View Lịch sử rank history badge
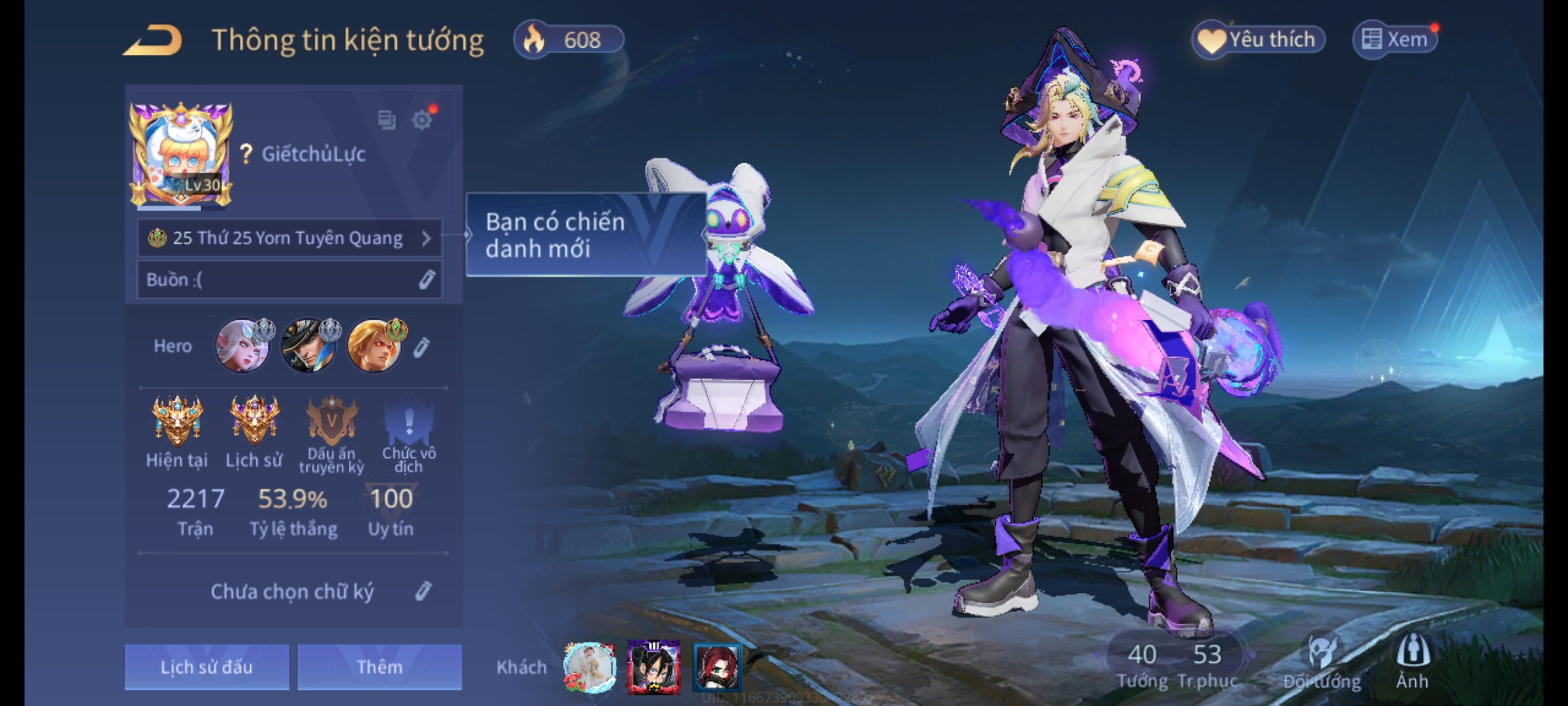1568x706 pixels. pyautogui.click(x=254, y=422)
